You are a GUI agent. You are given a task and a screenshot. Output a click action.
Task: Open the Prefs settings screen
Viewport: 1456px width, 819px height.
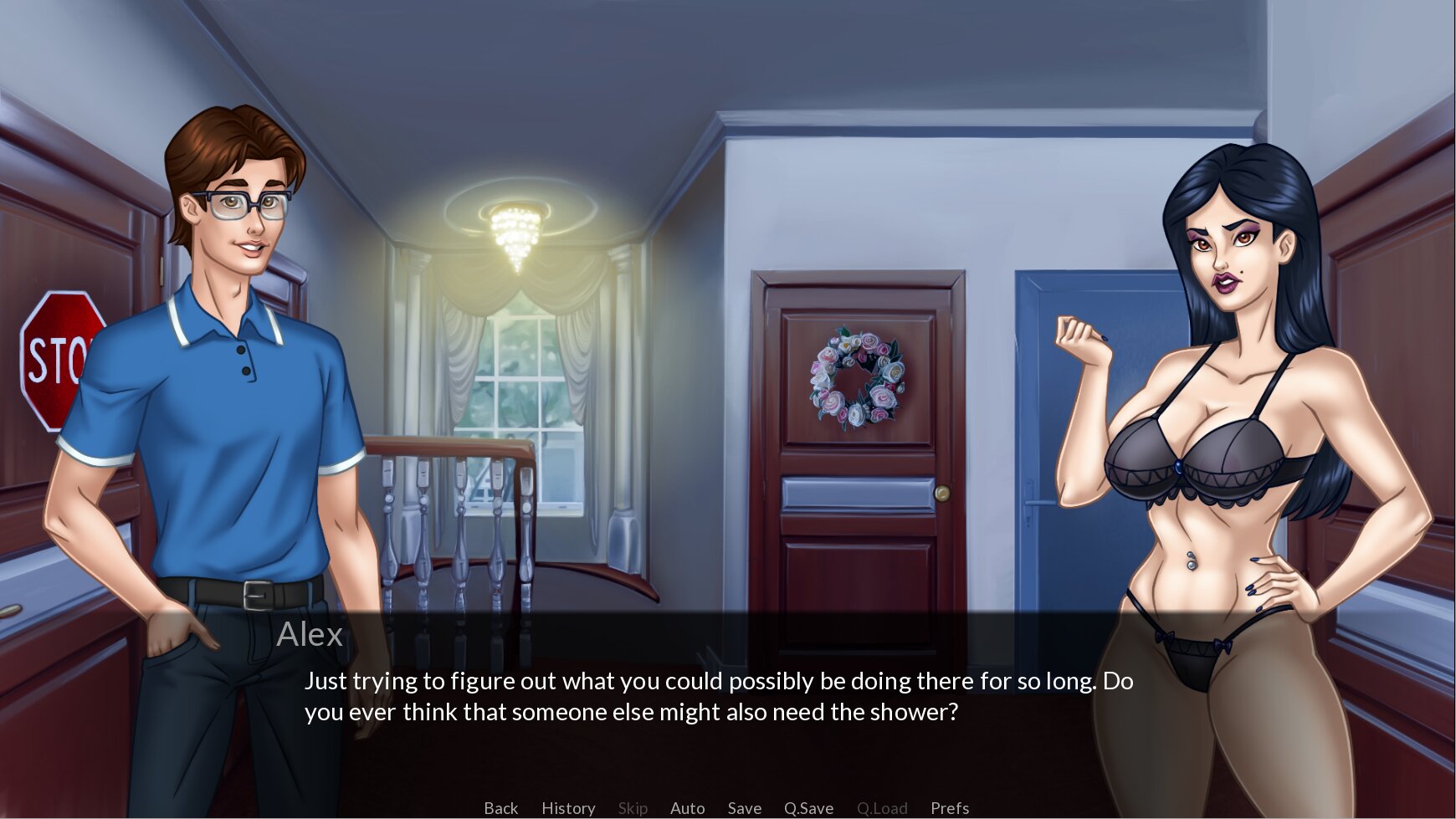point(950,808)
